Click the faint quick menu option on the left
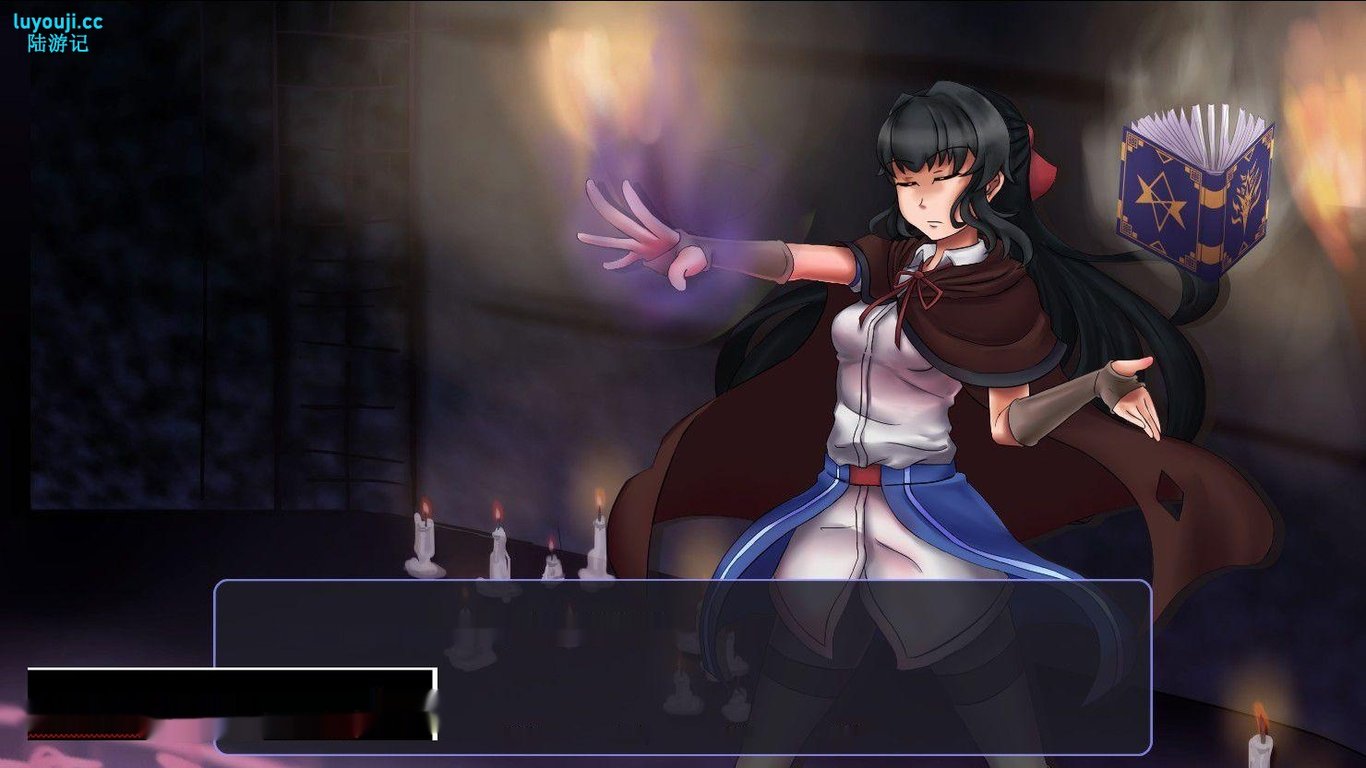 coord(520,722)
